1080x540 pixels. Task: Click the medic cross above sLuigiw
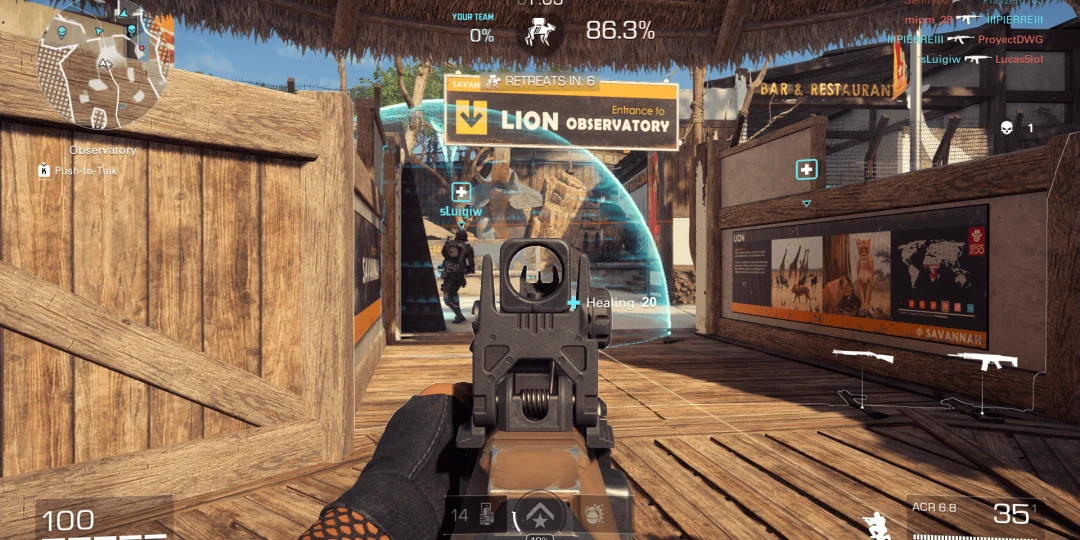click(x=460, y=193)
